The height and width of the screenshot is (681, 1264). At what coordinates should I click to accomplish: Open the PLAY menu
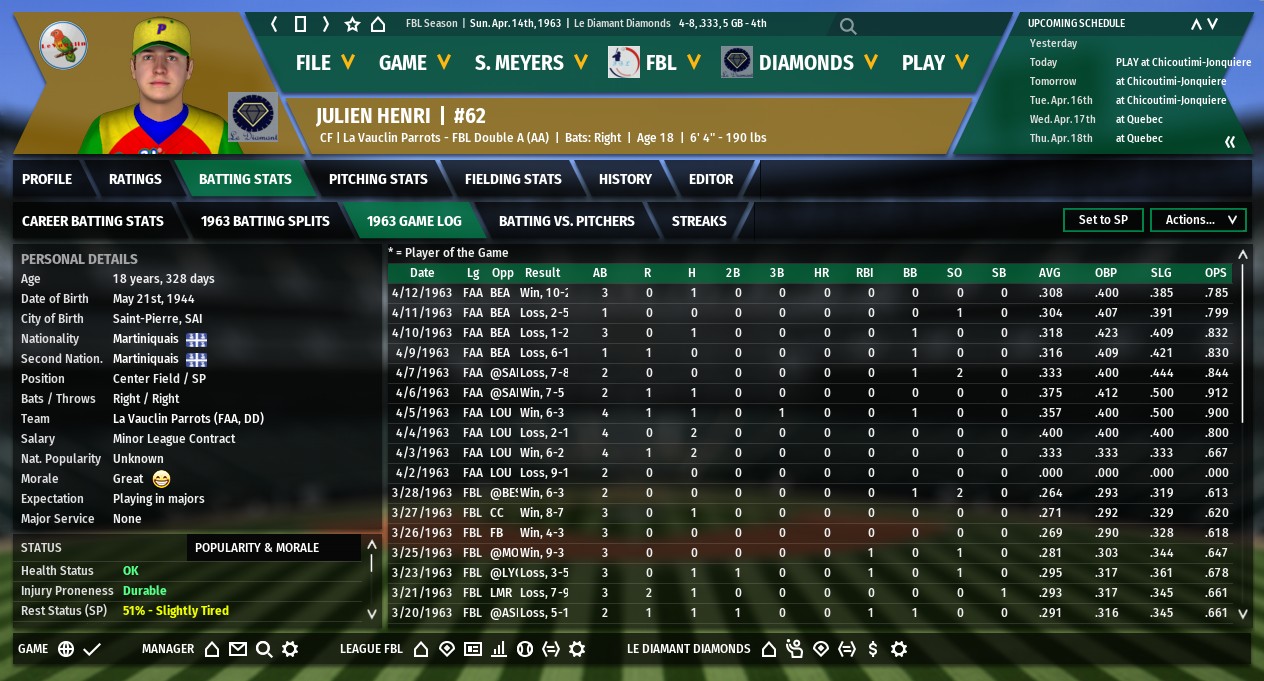tap(935, 62)
